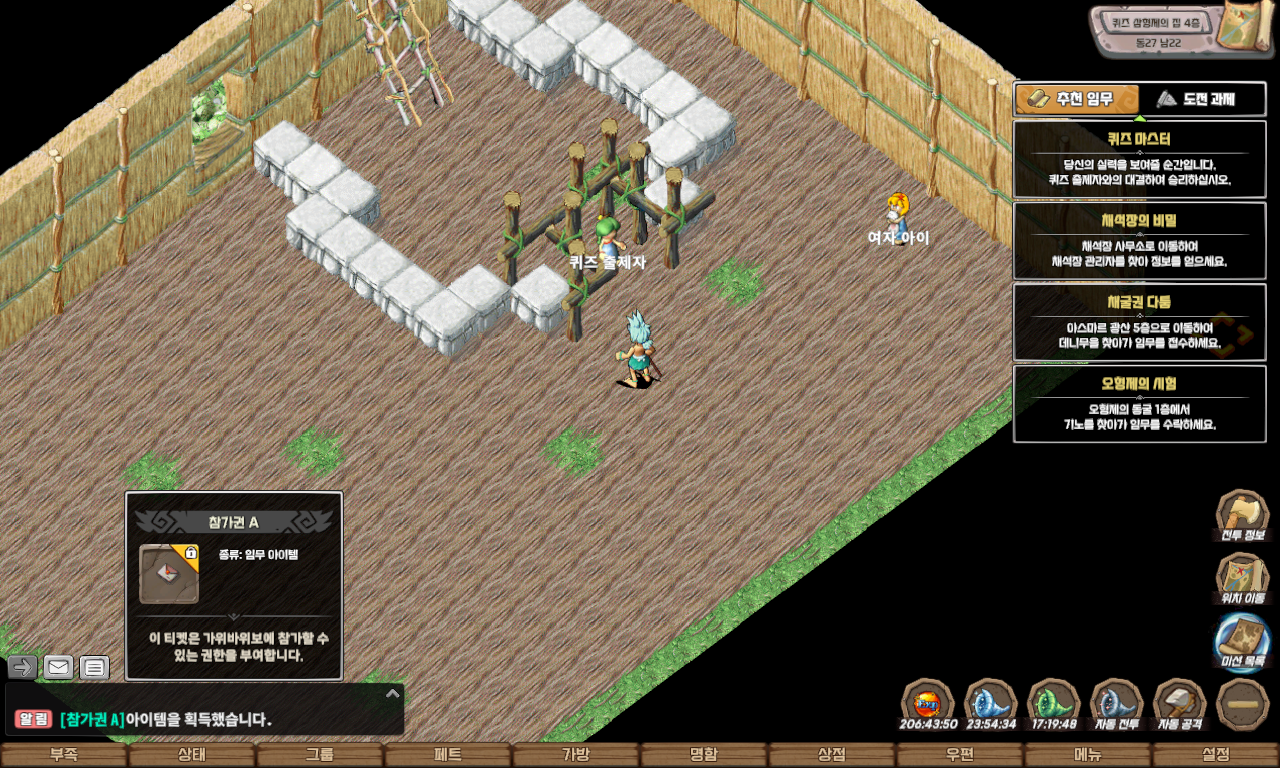
Task: Select the 오형제의 시험 quest entry
Action: (x=1139, y=404)
